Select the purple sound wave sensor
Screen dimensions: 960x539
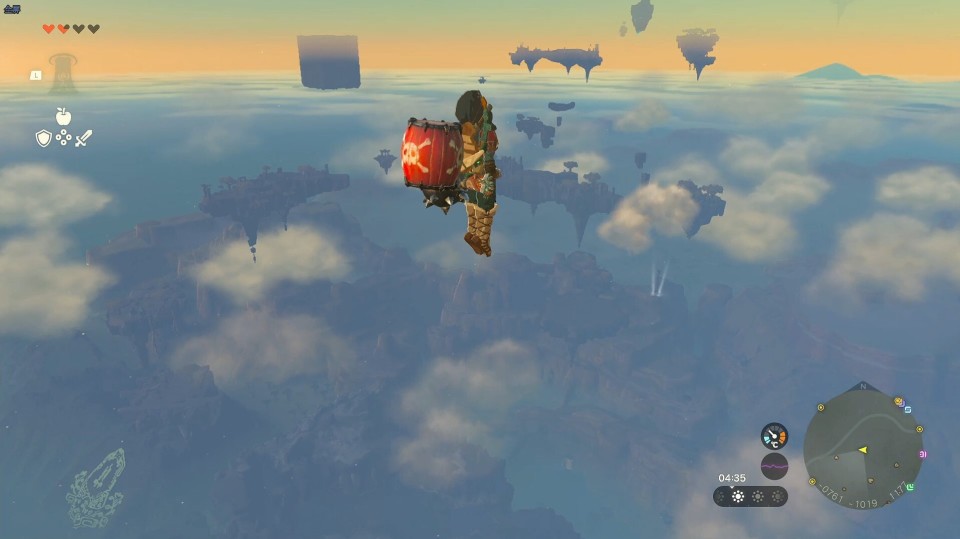774,466
